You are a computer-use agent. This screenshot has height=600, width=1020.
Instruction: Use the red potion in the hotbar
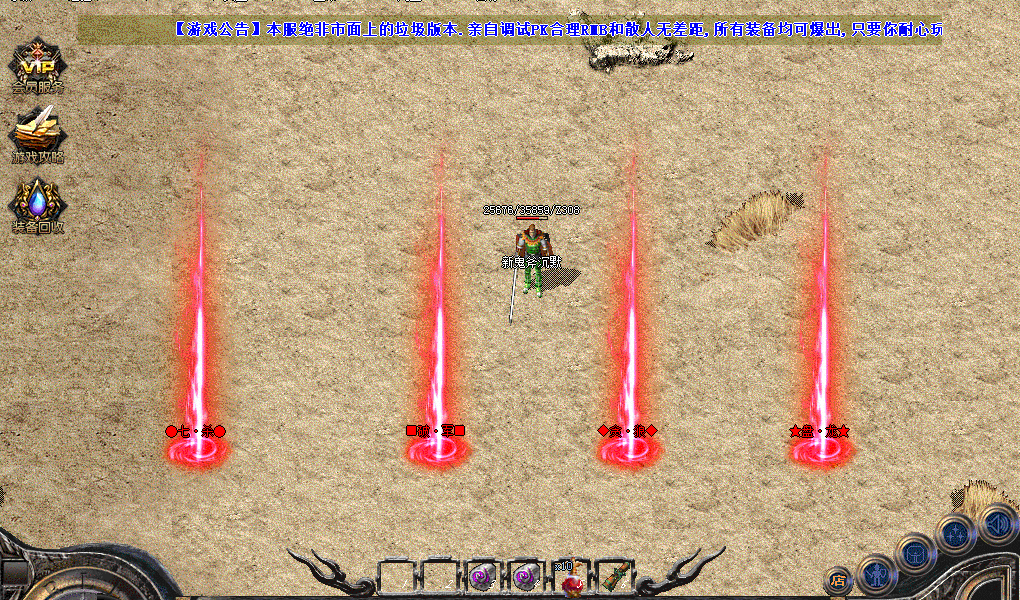571,578
